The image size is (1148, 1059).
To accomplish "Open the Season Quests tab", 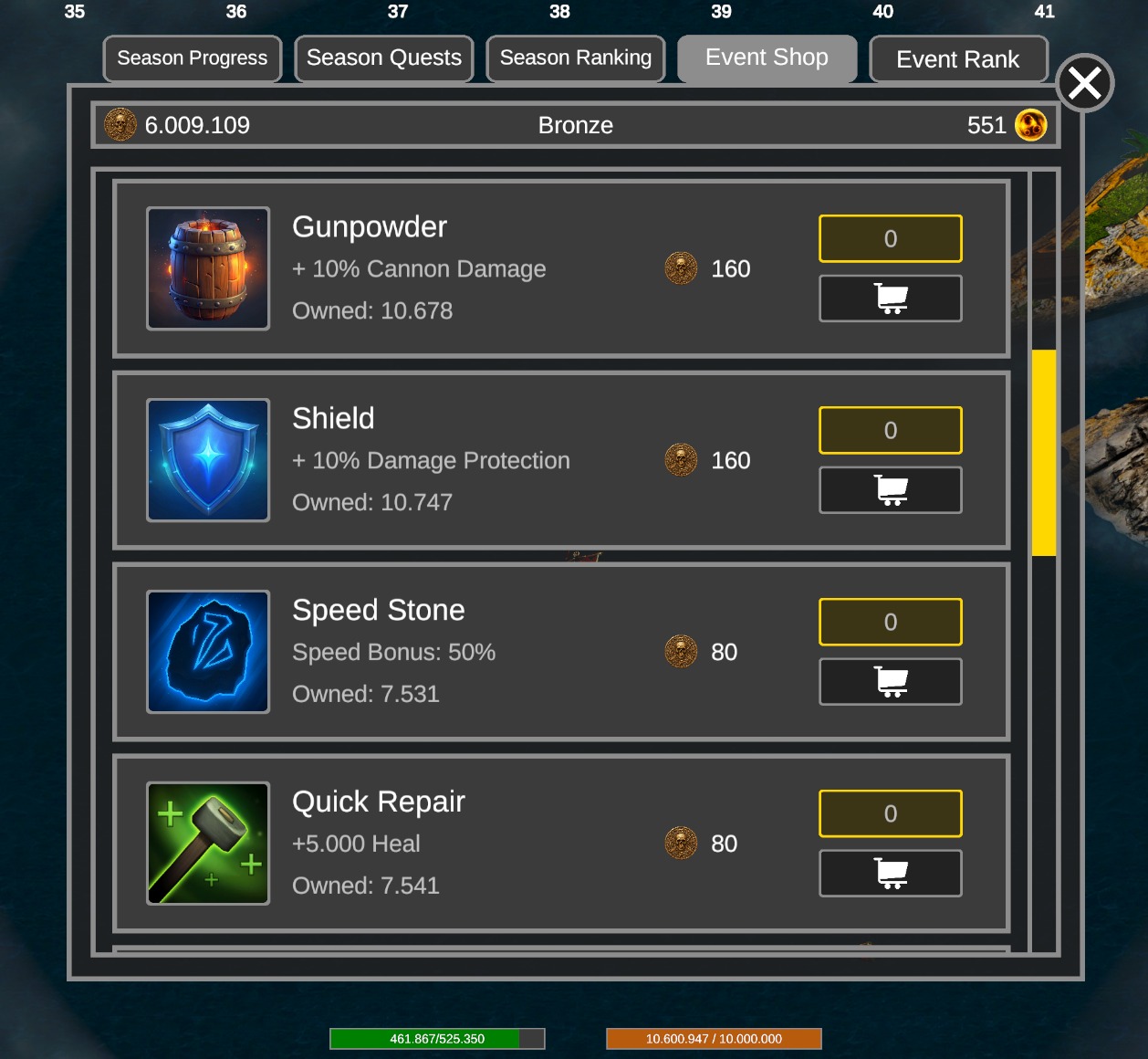I will [384, 58].
